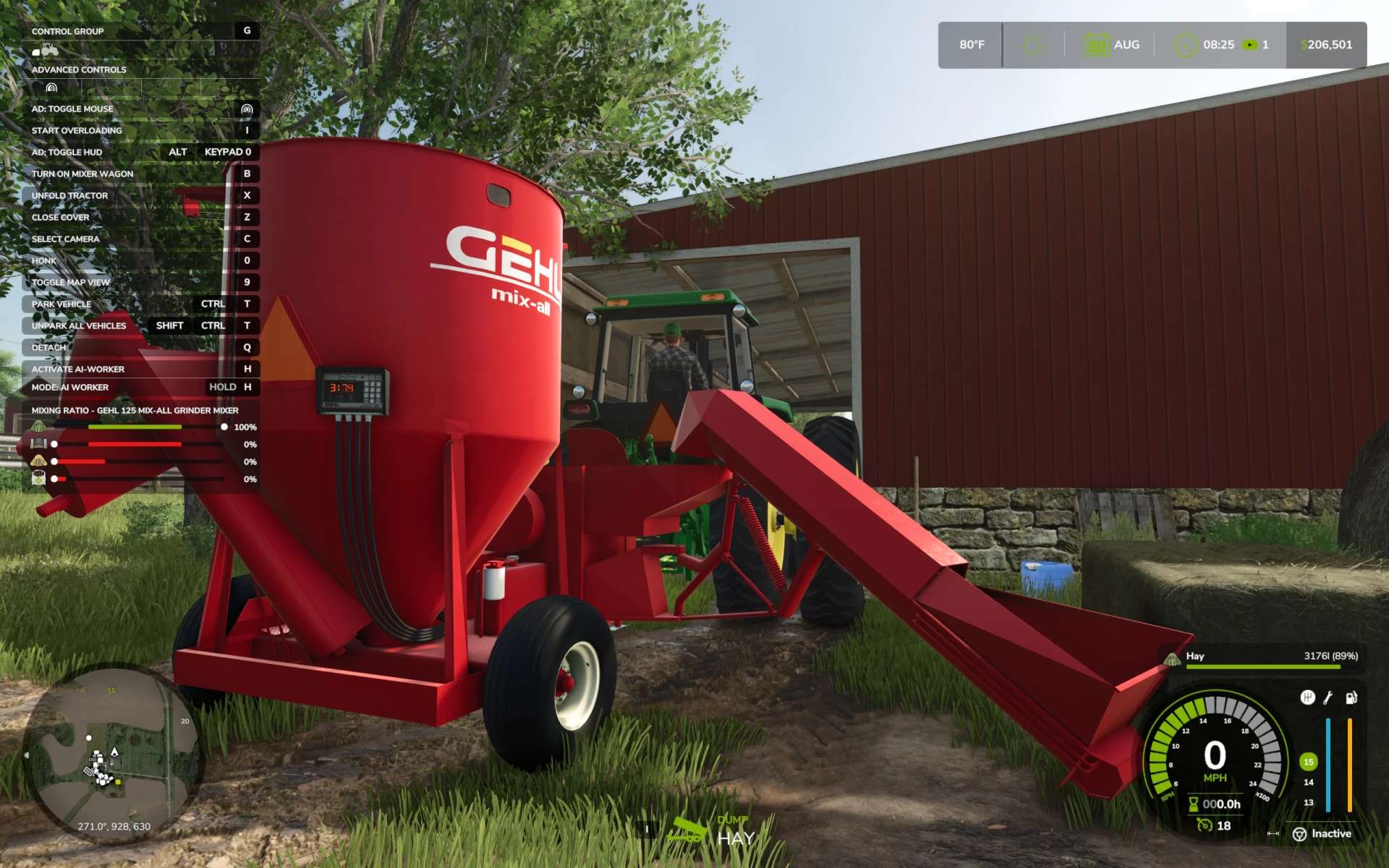Viewport: 1389px width, 868px height.
Task: Click the time-scale fast-forward icon
Action: click(x=1250, y=45)
